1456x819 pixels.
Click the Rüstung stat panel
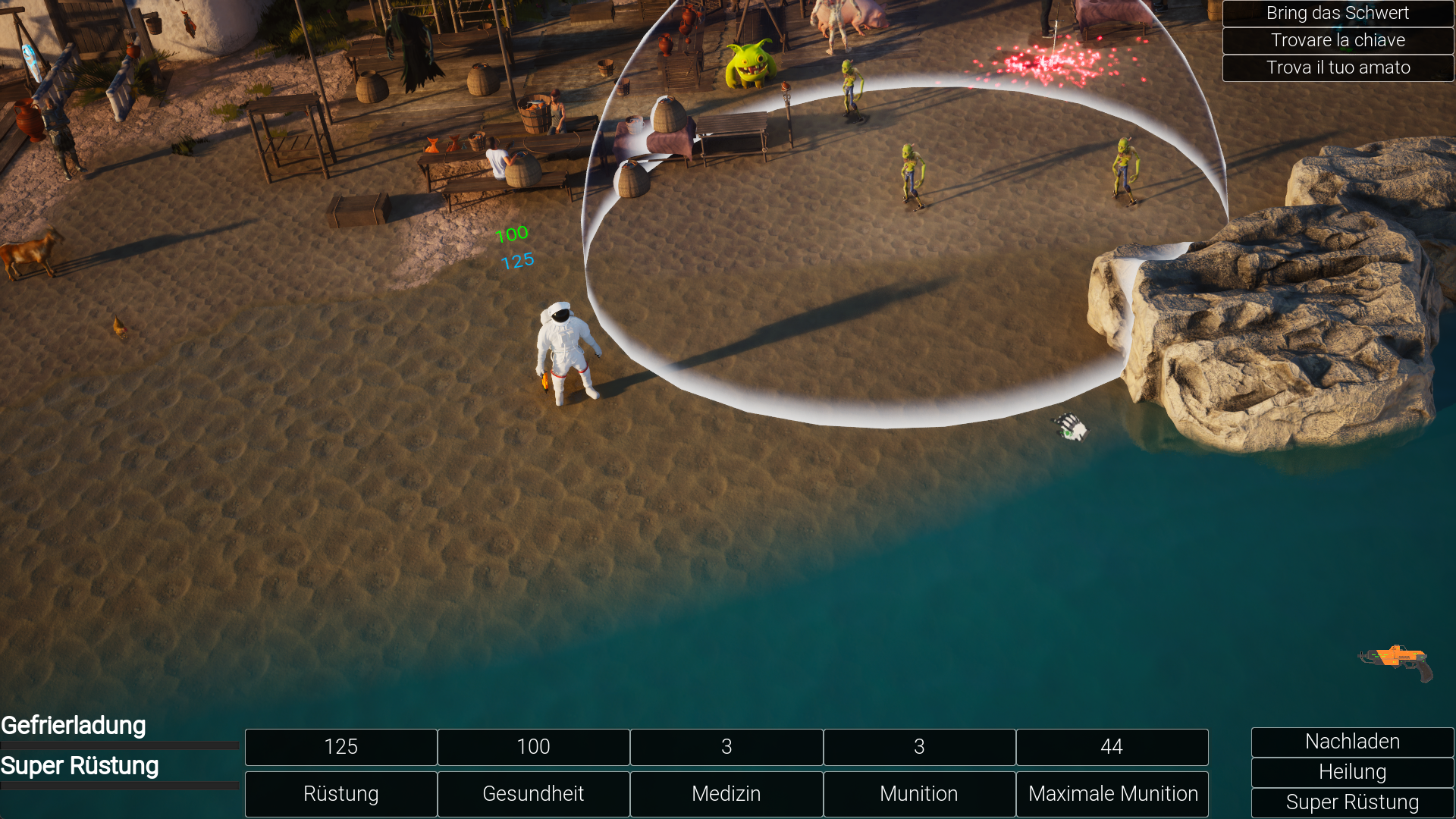point(340,794)
